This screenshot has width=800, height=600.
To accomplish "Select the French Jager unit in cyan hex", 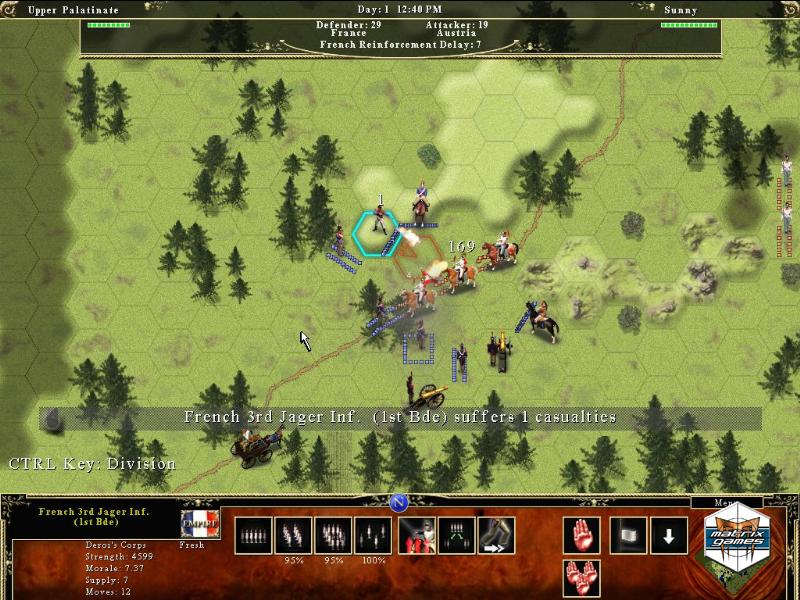I will point(378,227).
